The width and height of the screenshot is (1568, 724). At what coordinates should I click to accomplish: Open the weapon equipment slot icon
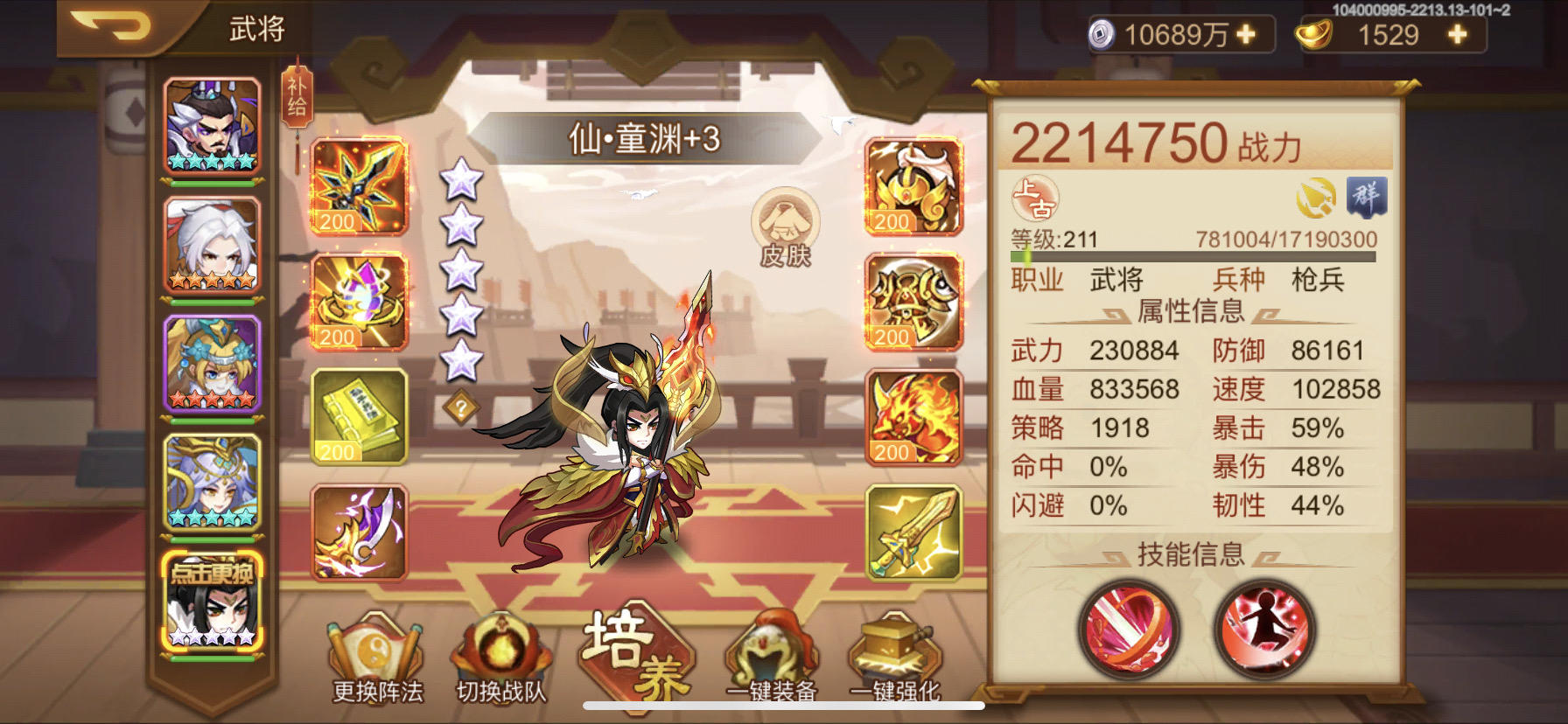tap(360, 186)
